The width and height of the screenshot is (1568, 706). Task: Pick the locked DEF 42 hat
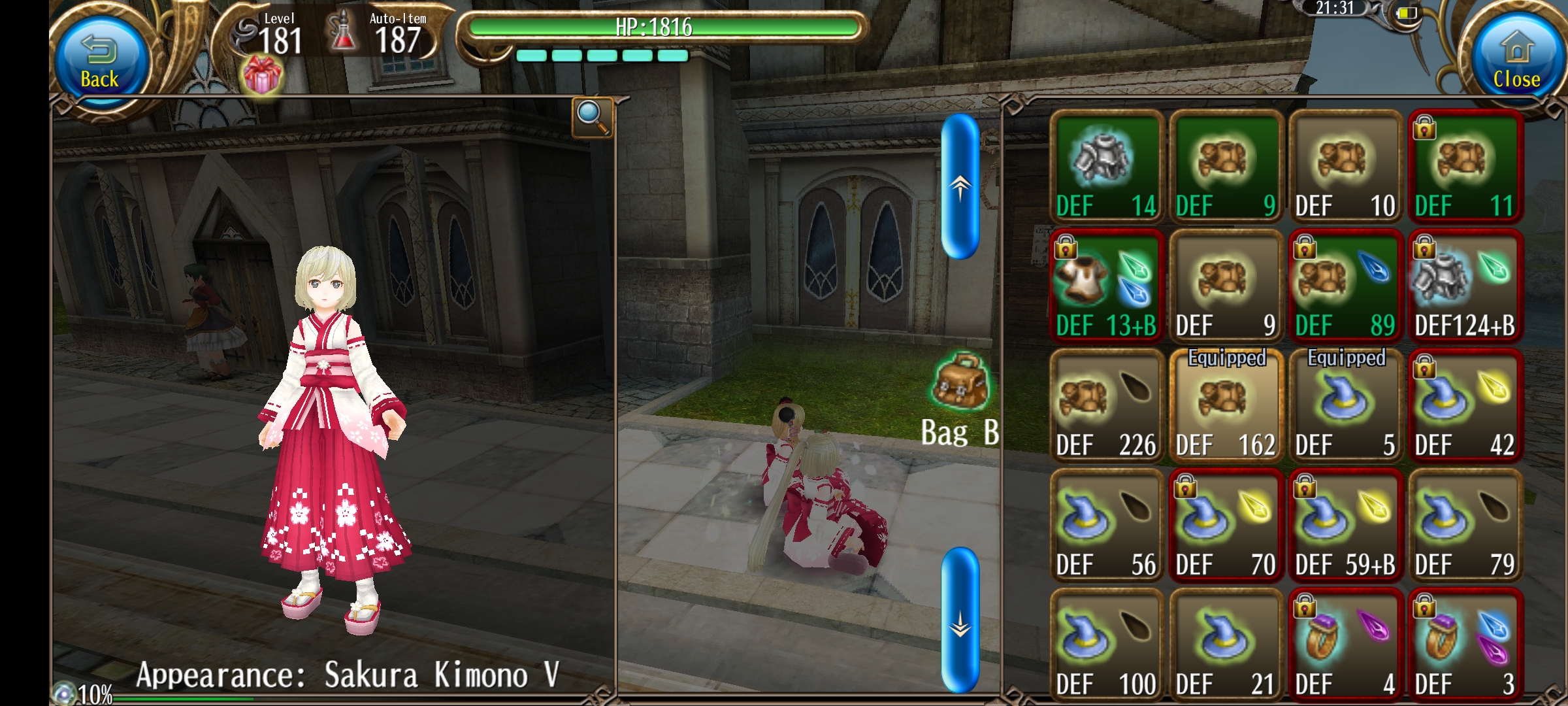[1465, 406]
